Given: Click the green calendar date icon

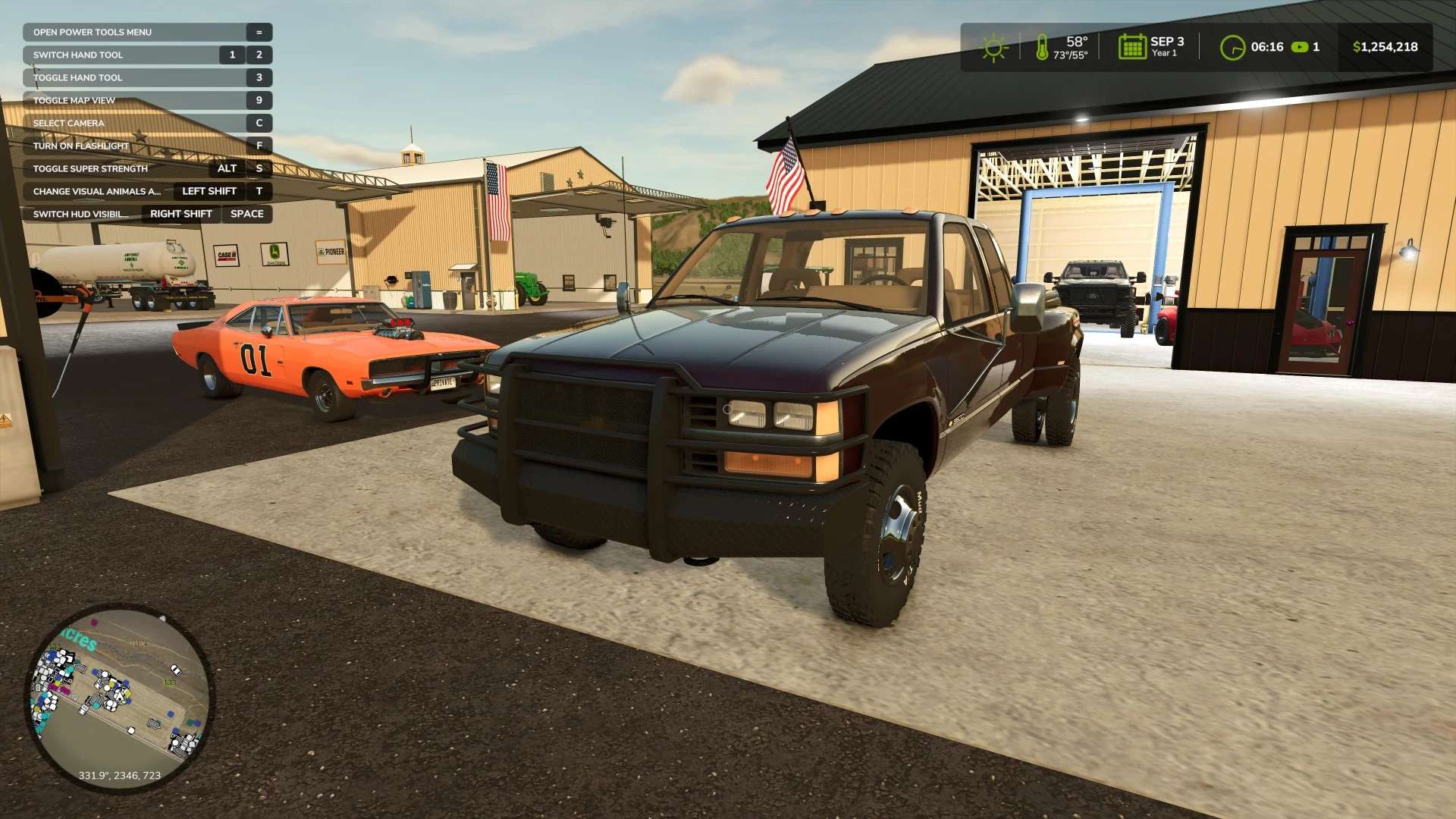Looking at the screenshot, I should click(1131, 47).
